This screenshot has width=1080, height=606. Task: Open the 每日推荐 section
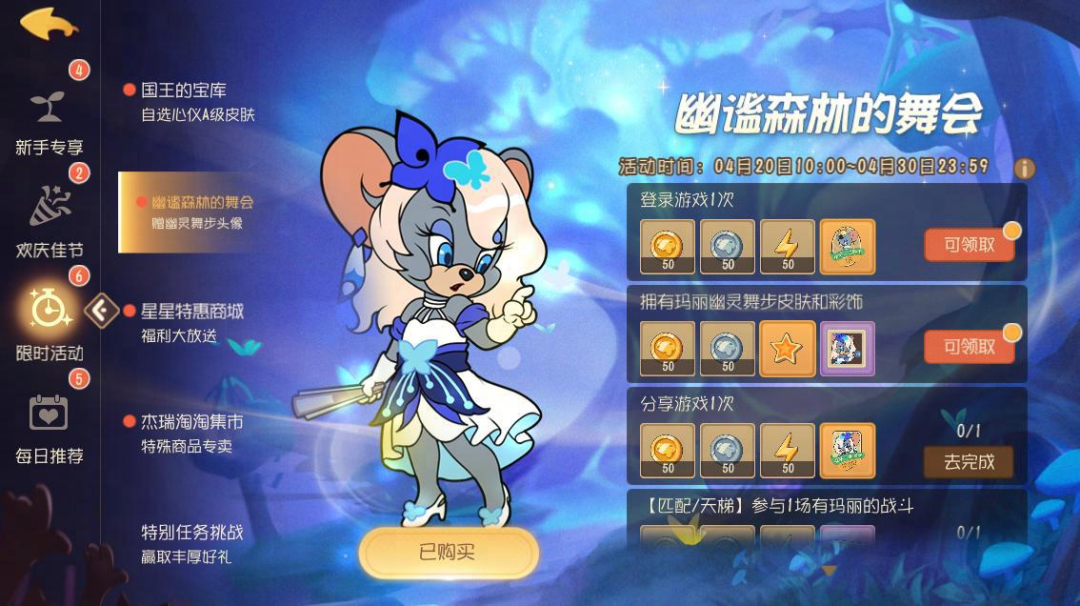click(x=48, y=425)
